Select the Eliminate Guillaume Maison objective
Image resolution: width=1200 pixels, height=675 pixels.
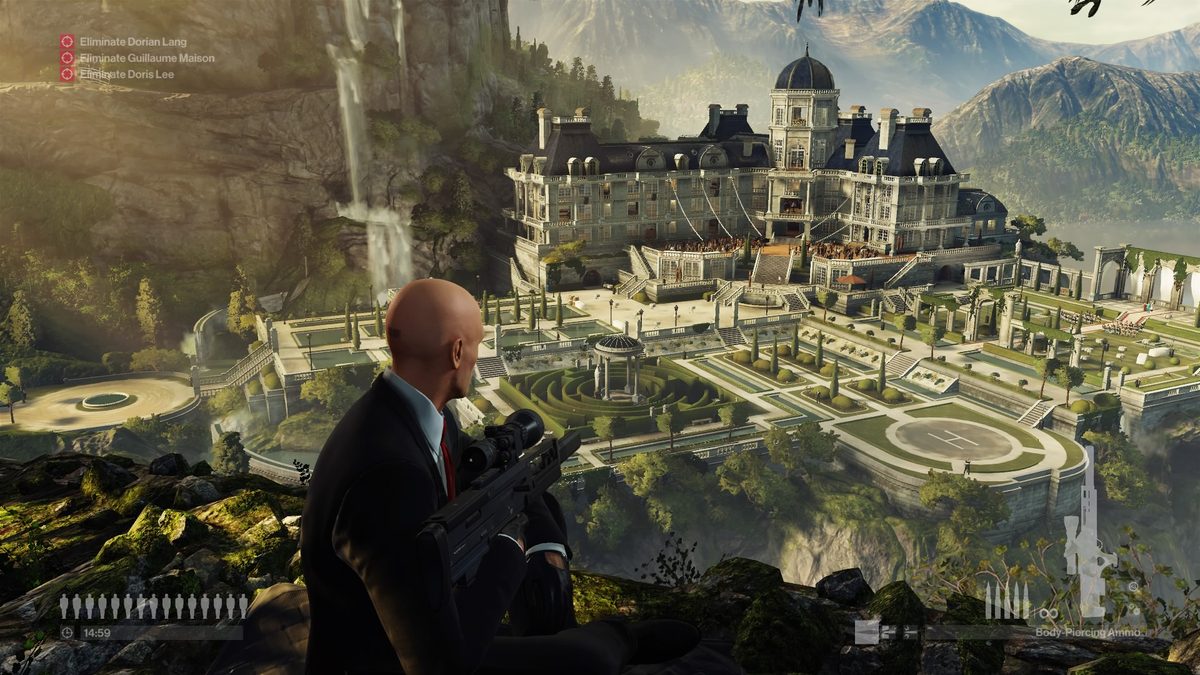(x=146, y=58)
